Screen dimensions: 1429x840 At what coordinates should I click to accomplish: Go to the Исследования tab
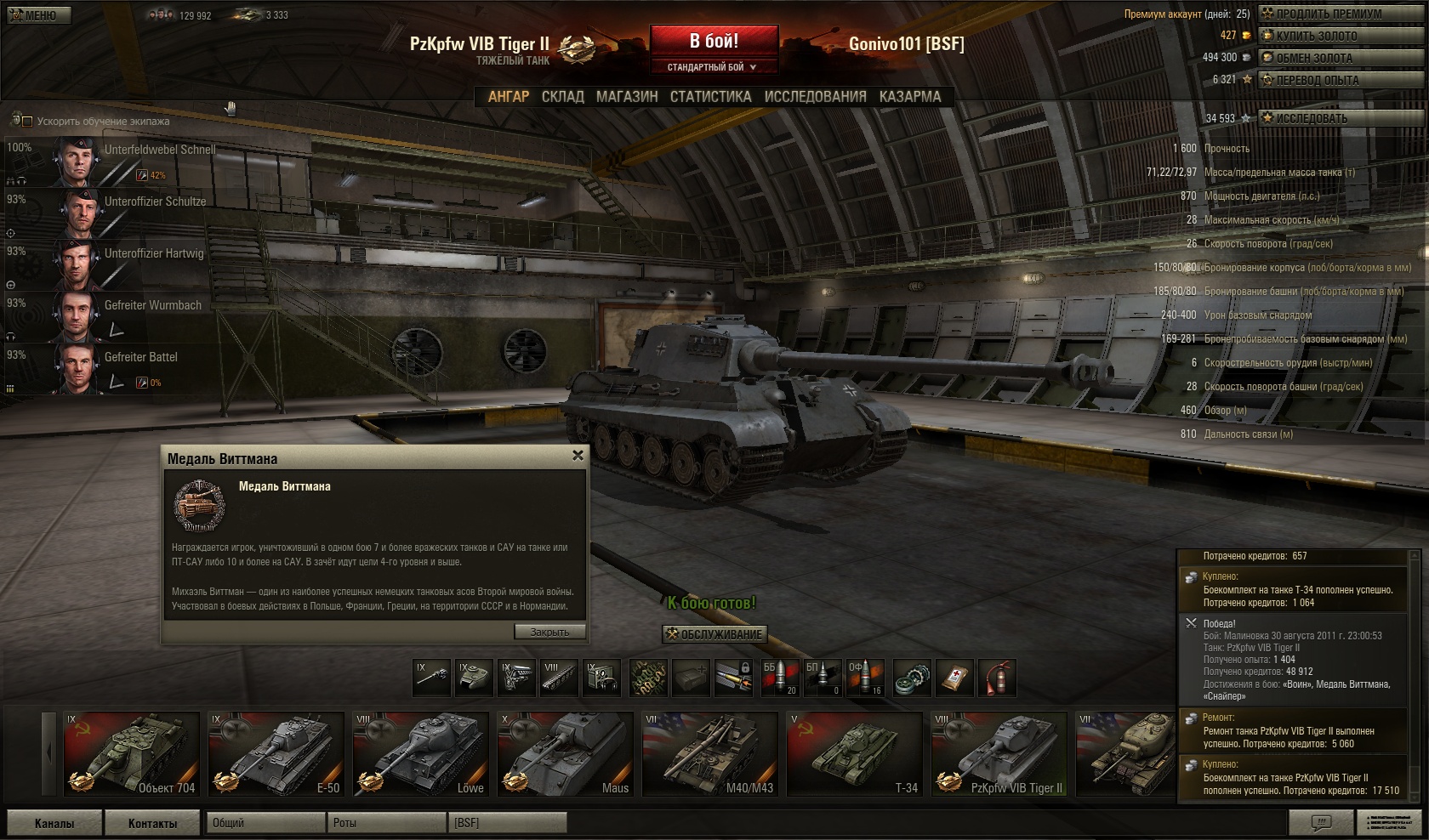(x=815, y=97)
